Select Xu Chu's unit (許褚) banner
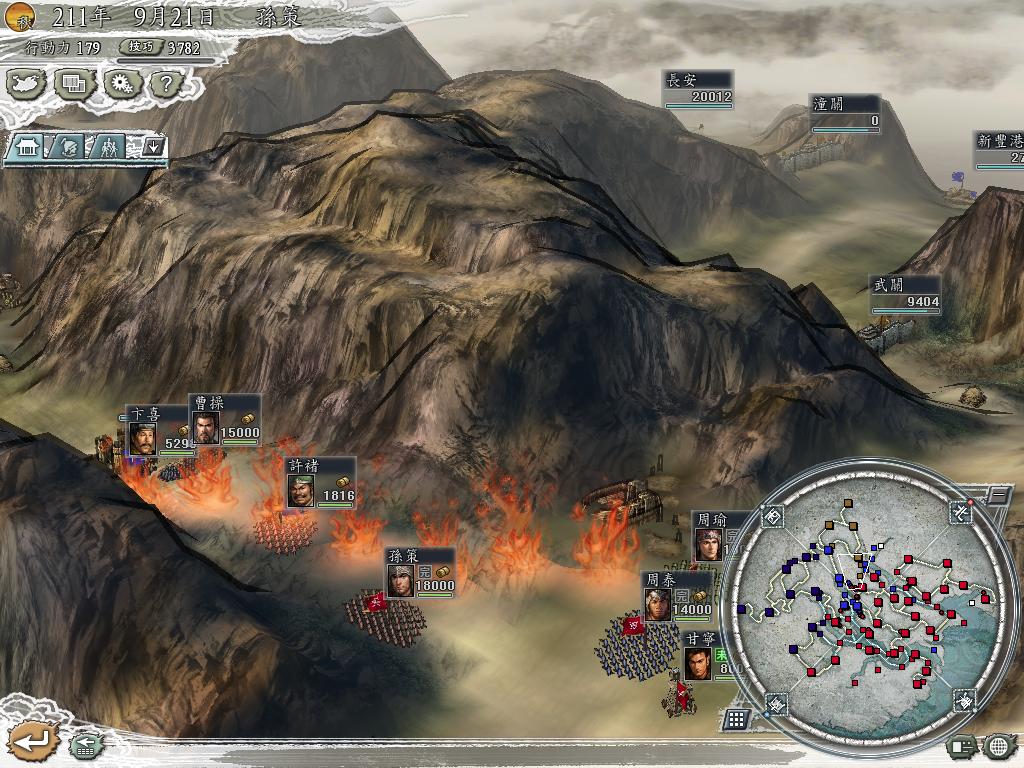 (320, 482)
